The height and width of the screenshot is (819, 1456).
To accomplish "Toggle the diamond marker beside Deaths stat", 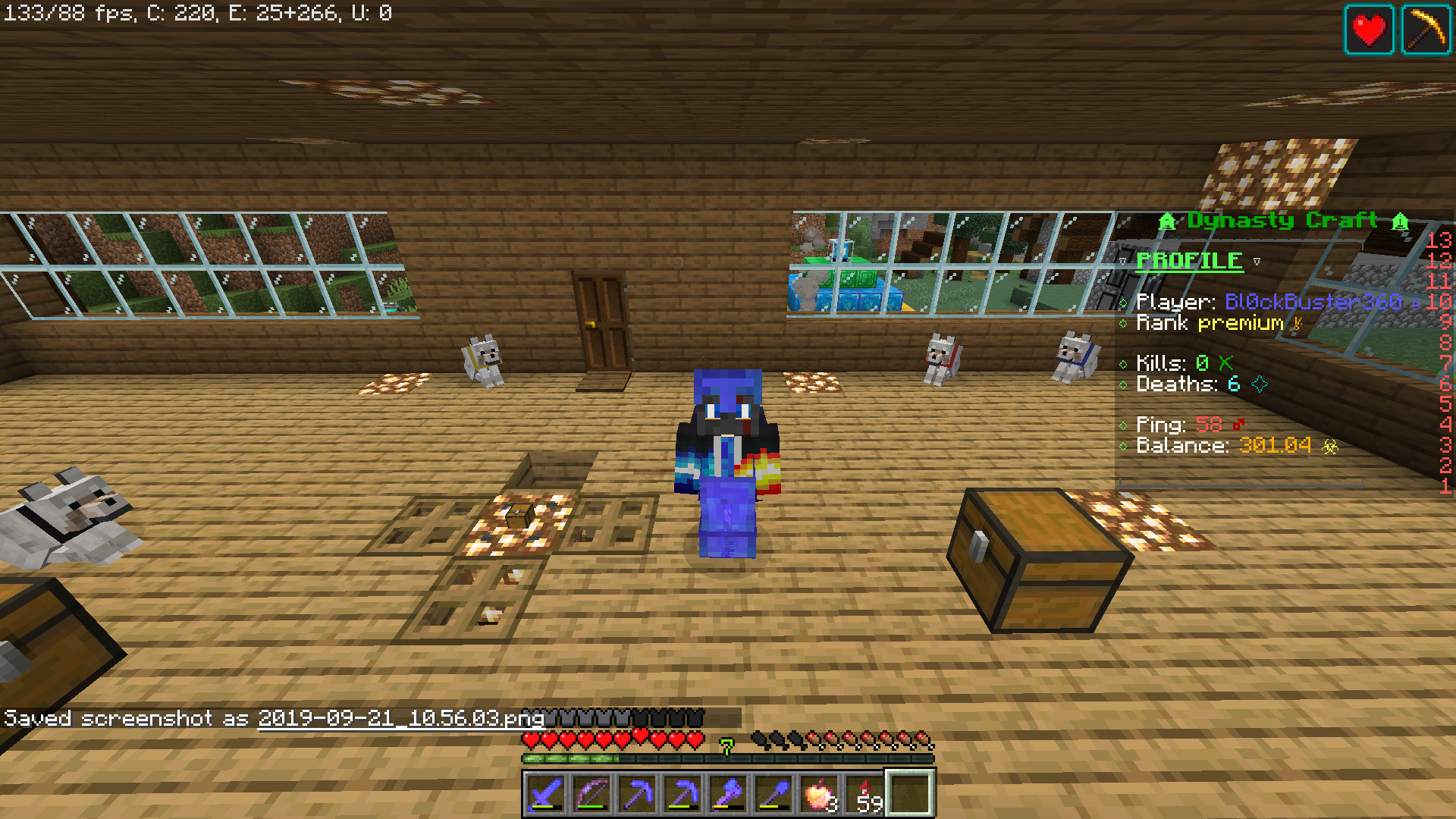I will (x=1123, y=384).
